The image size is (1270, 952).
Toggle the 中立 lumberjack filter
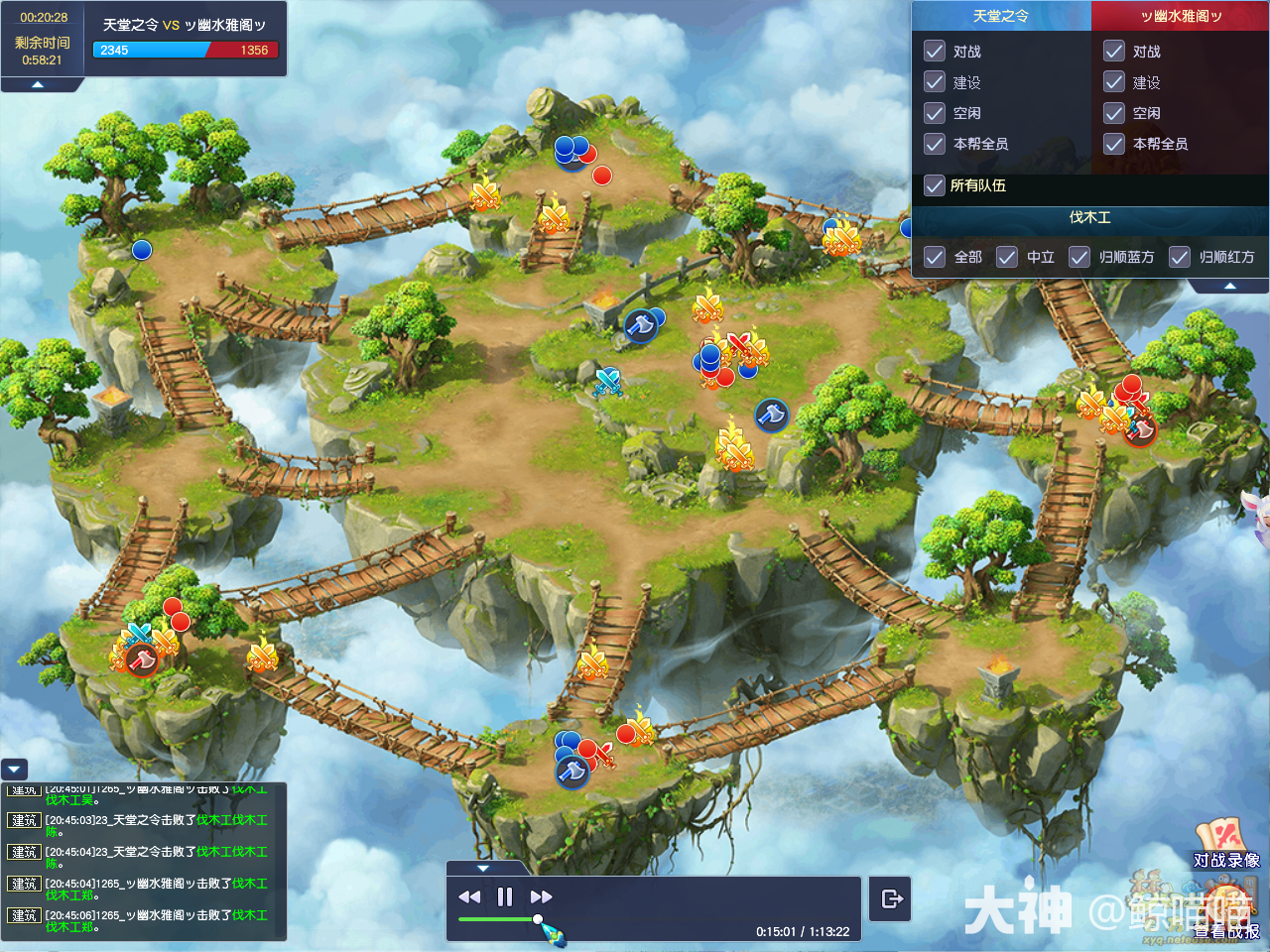1007,257
